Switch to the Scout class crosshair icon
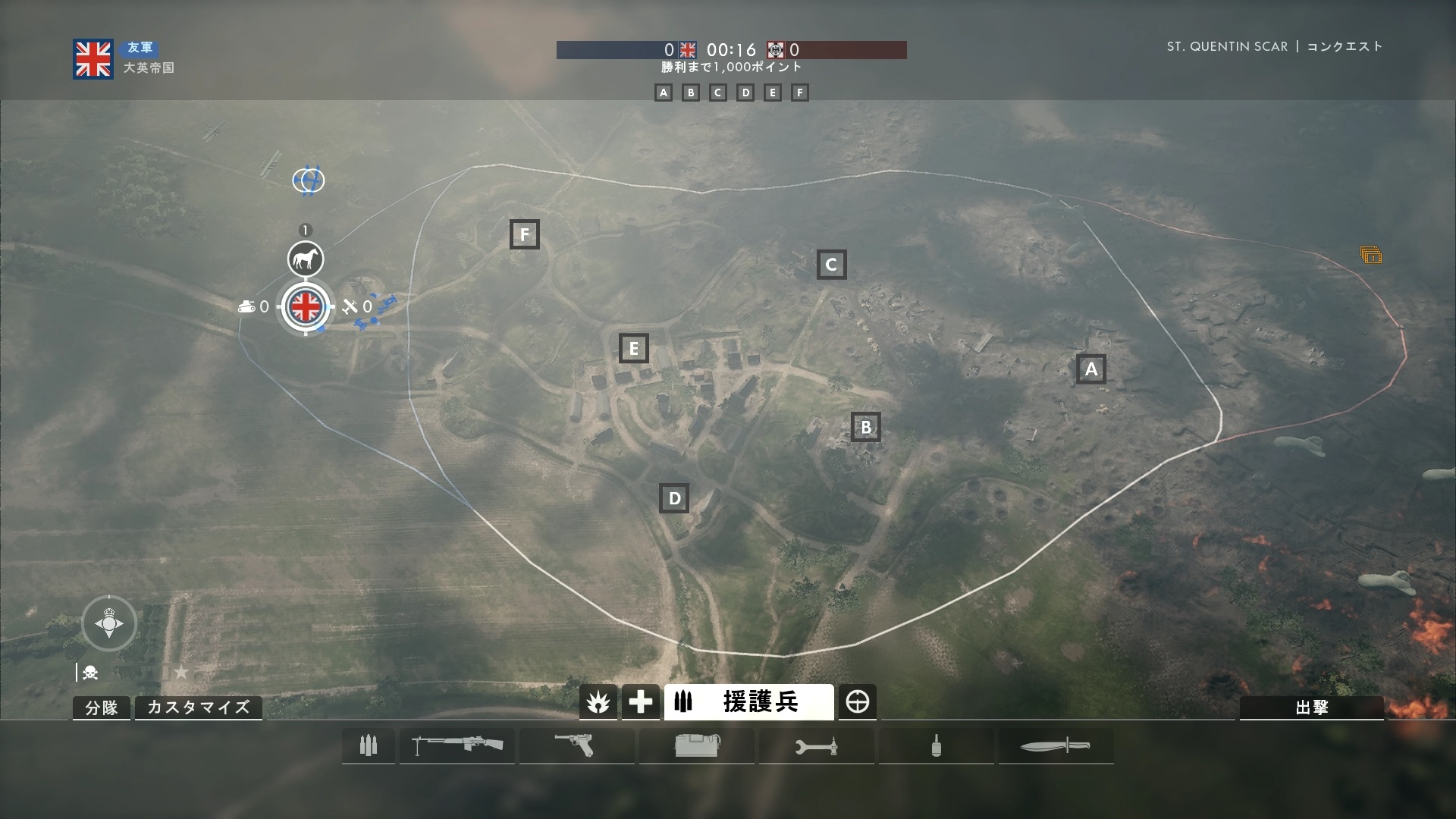Screen dimensions: 1456x819 pos(858,703)
